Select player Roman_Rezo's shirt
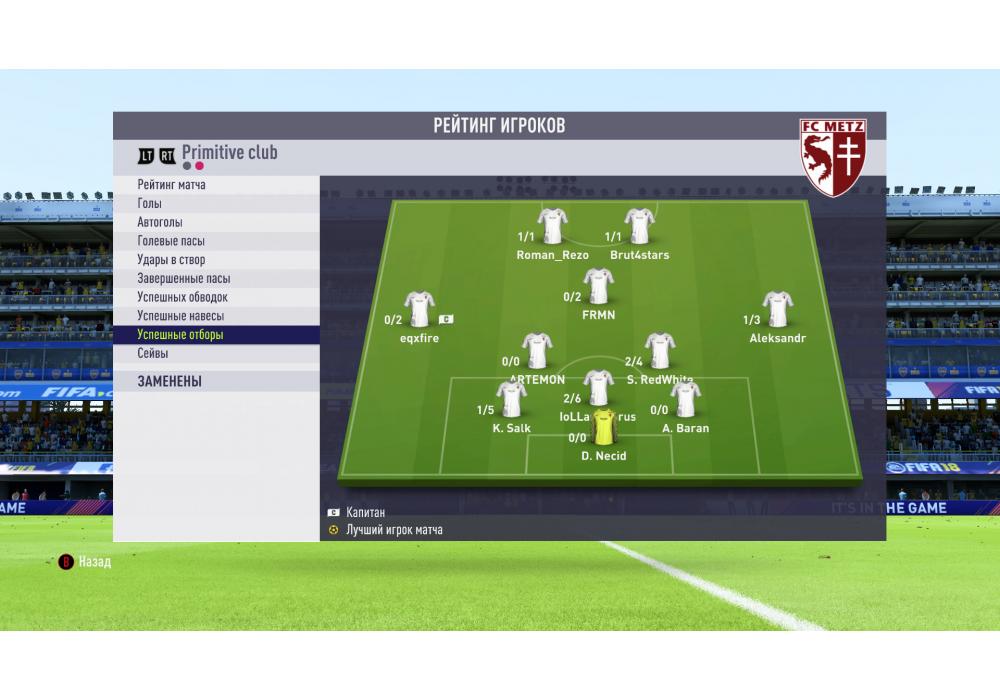The image size is (1000, 700). coord(552,226)
